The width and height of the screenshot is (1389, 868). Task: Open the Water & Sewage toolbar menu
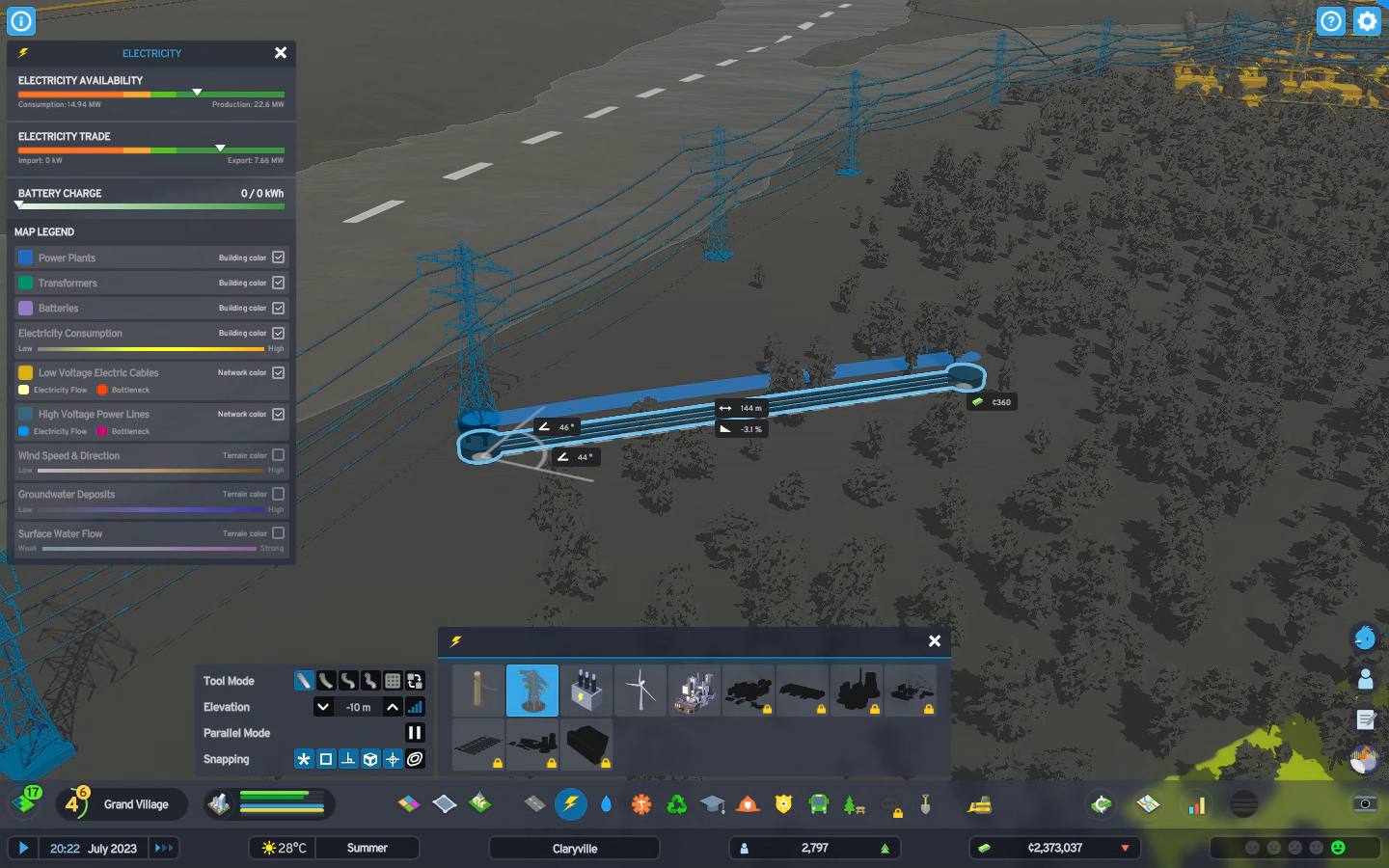point(608,803)
